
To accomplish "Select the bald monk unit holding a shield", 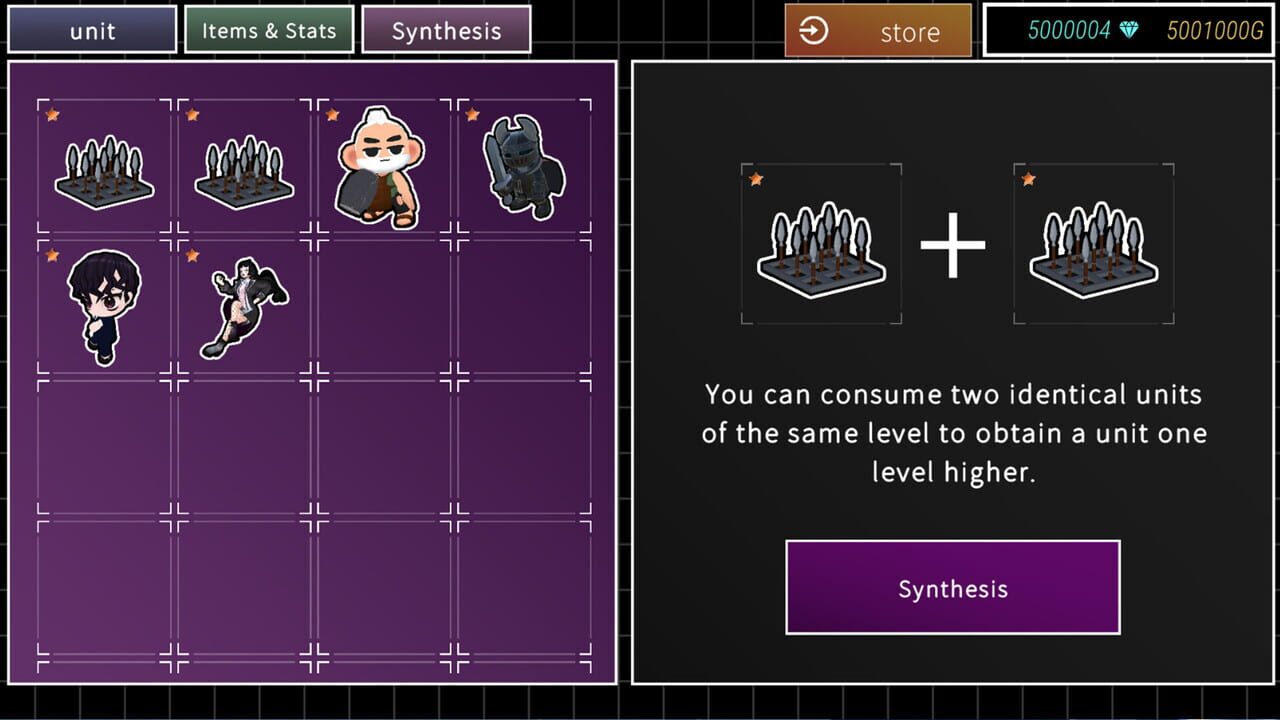I will click(378, 165).
